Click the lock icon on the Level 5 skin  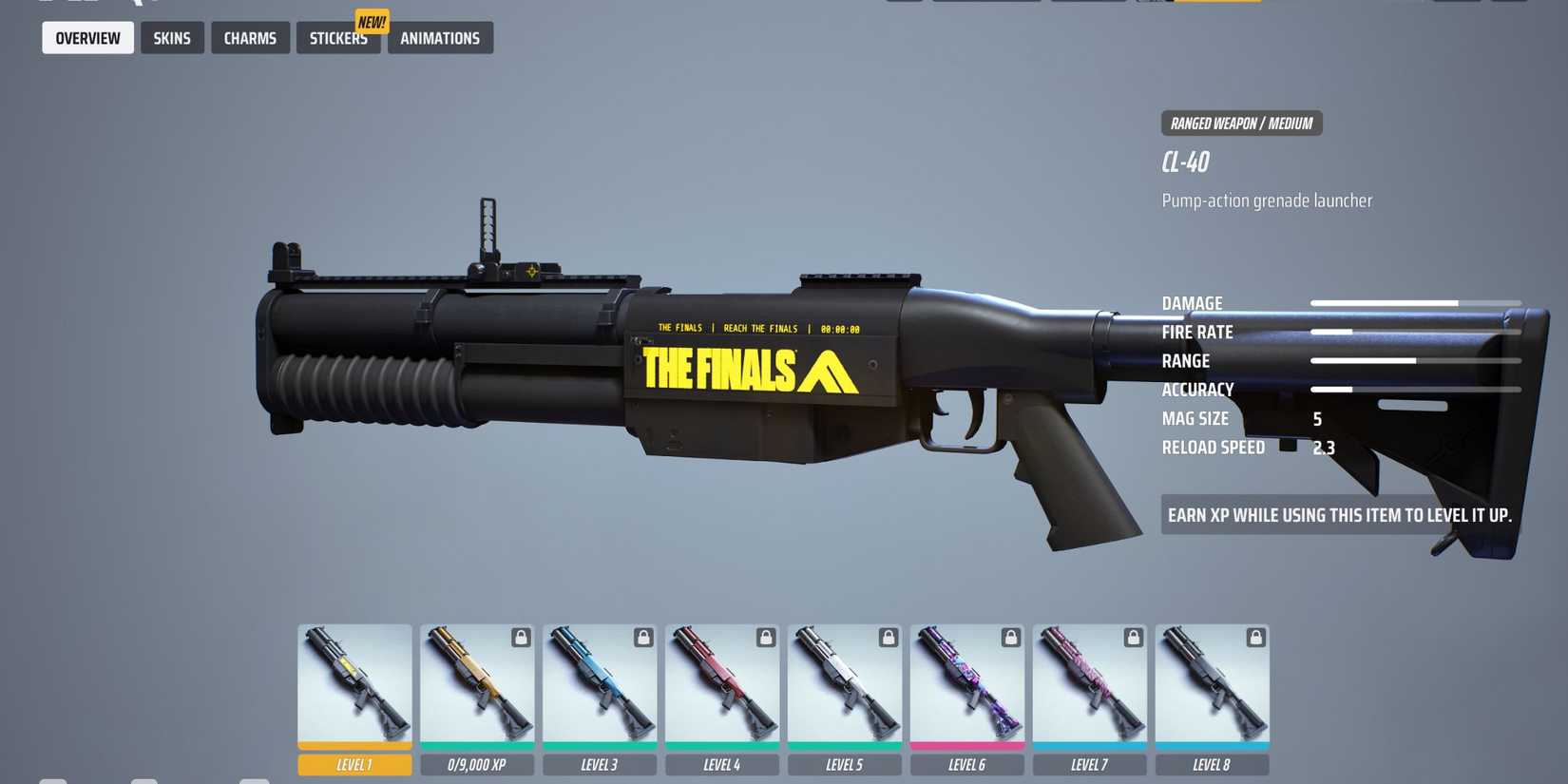tap(888, 638)
